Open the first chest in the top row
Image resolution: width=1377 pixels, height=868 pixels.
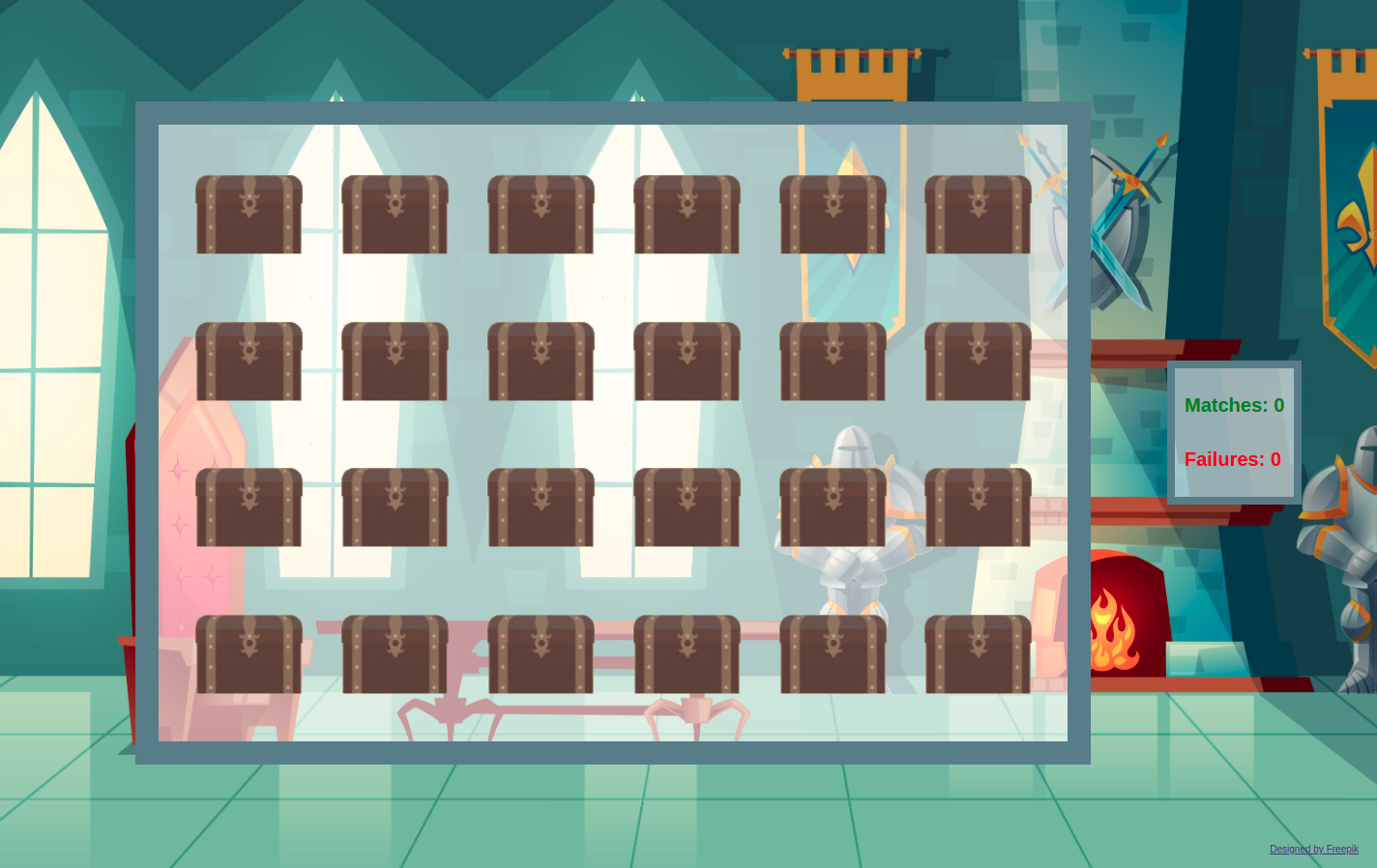coord(249,213)
